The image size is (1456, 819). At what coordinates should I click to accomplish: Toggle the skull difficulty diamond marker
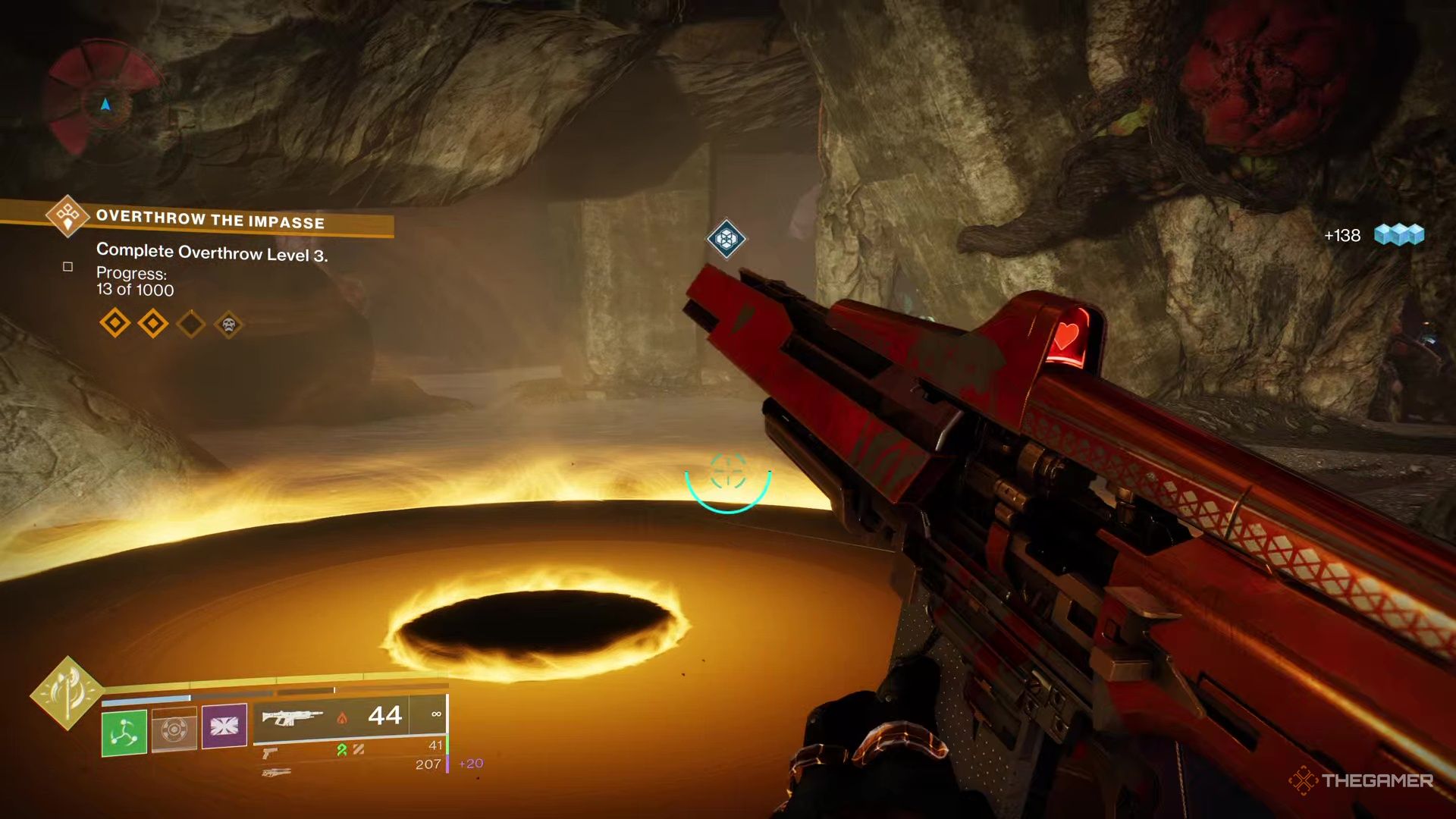tap(227, 325)
